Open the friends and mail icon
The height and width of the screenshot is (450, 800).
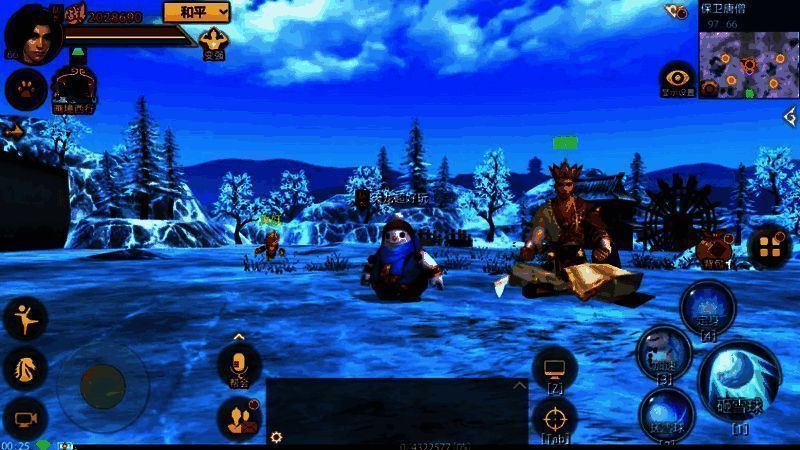point(239,418)
